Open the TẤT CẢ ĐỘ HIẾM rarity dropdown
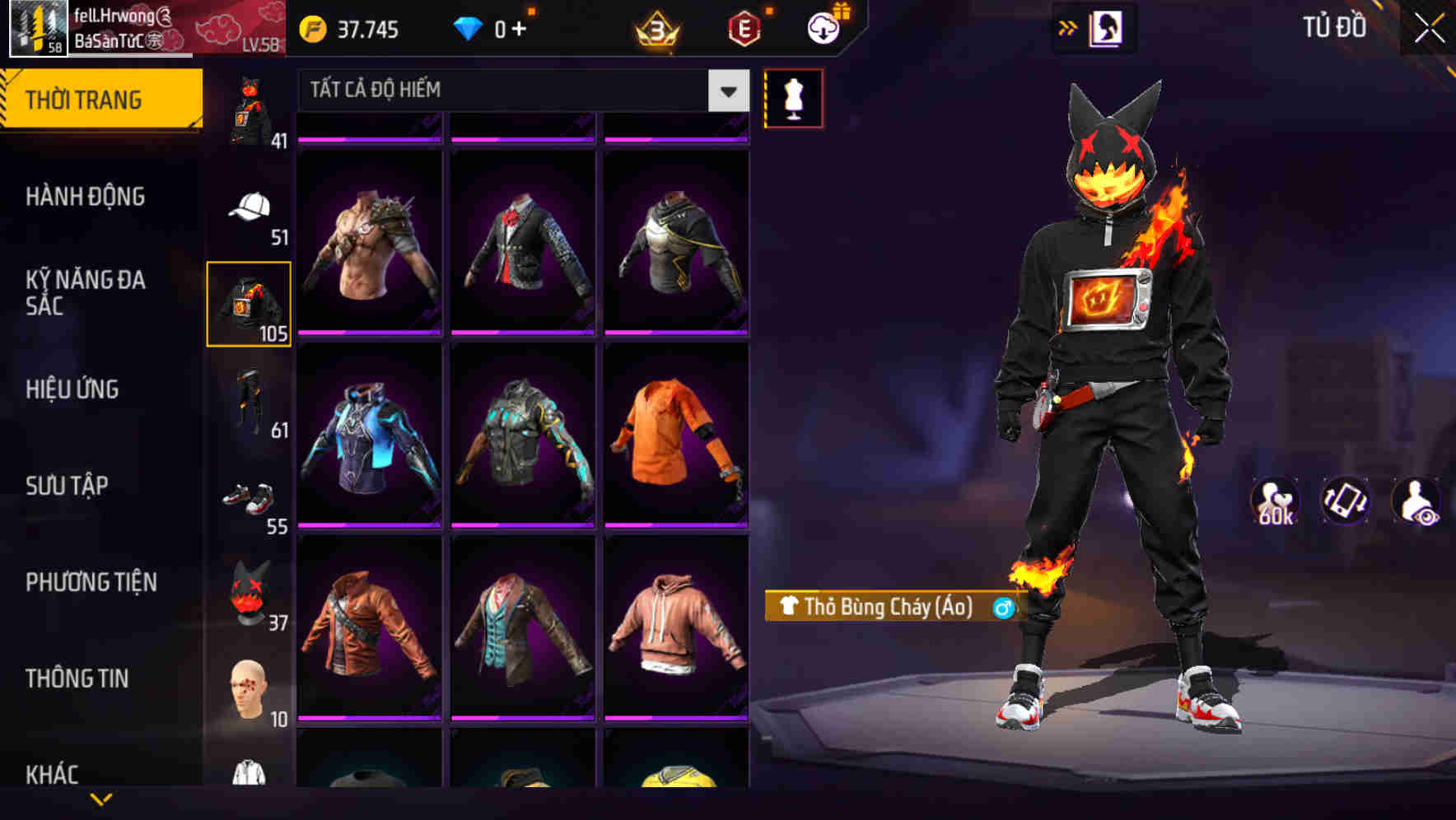This screenshot has height=820, width=1456. pos(519,91)
